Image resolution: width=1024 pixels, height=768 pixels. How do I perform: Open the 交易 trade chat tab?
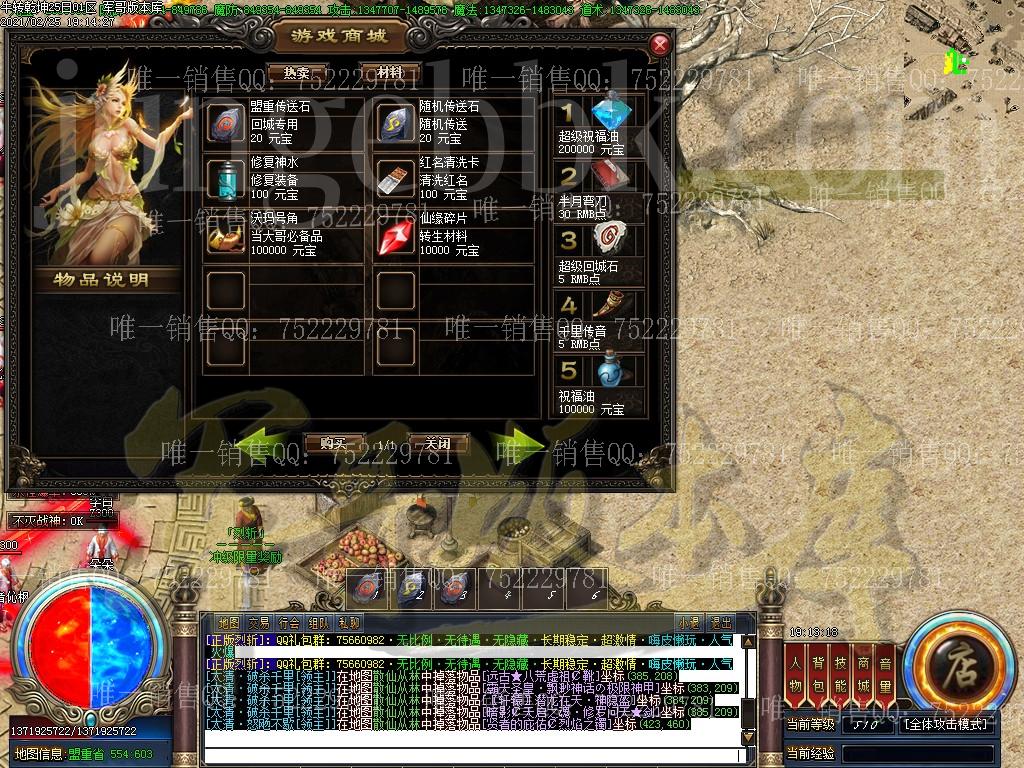[x=259, y=623]
